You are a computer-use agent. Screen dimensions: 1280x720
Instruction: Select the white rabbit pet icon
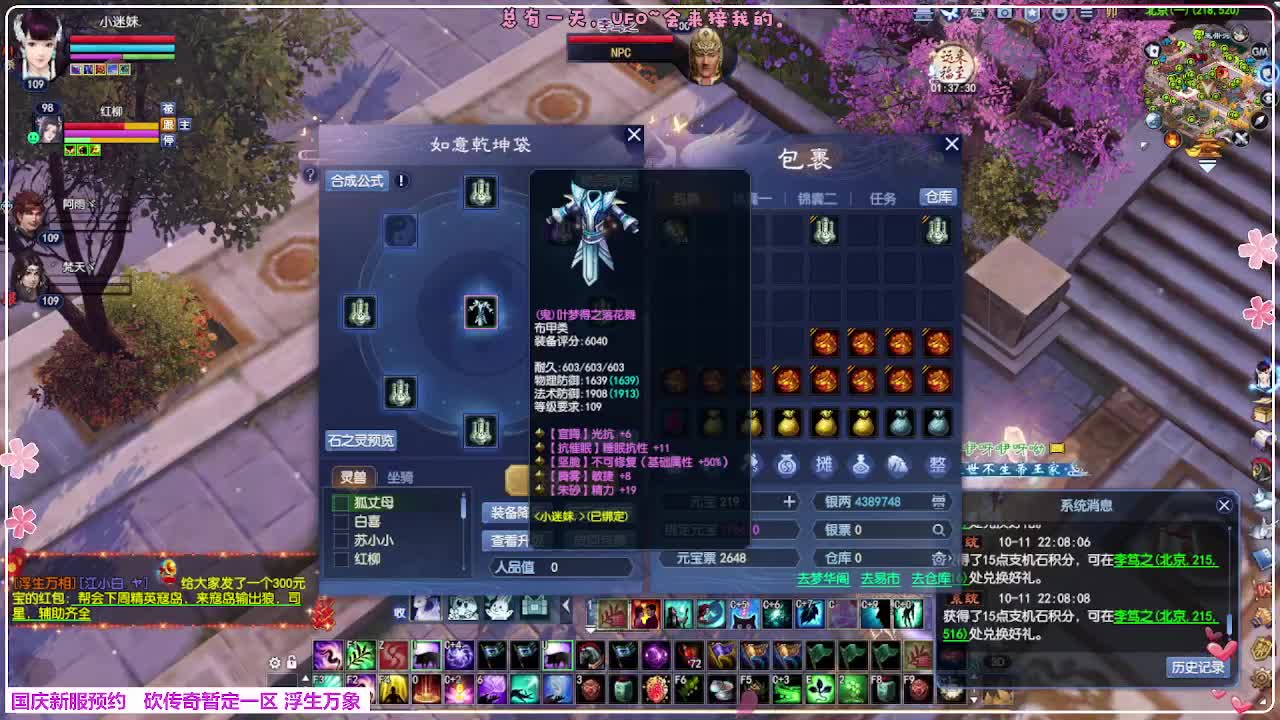coord(498,608)
